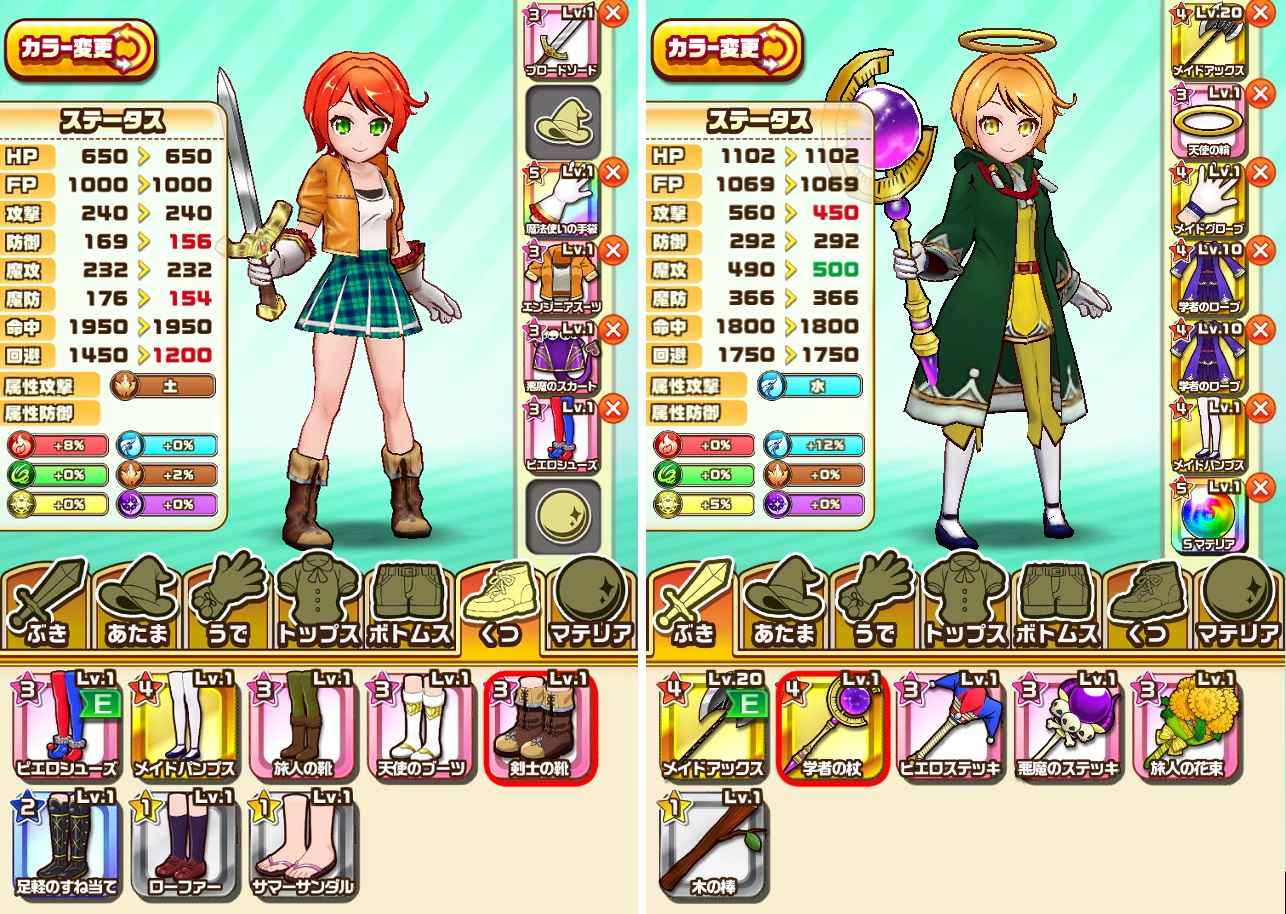Select the 足軽のすね当て shin guards
Viewport: 1286px width, 914px height.
coord(68,842)
